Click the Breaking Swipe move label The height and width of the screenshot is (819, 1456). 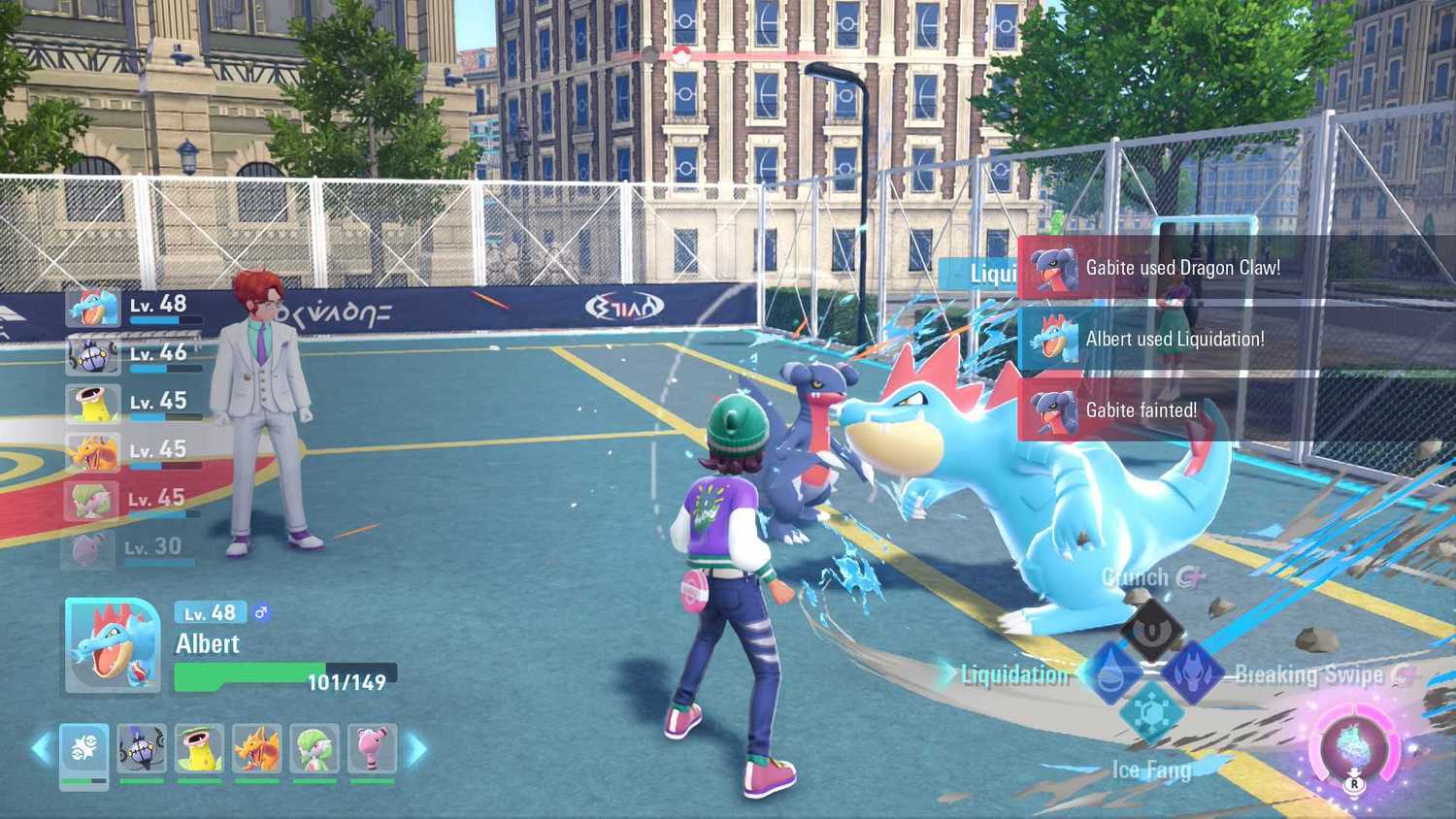pyautogui.click(x=1308, y=674)
